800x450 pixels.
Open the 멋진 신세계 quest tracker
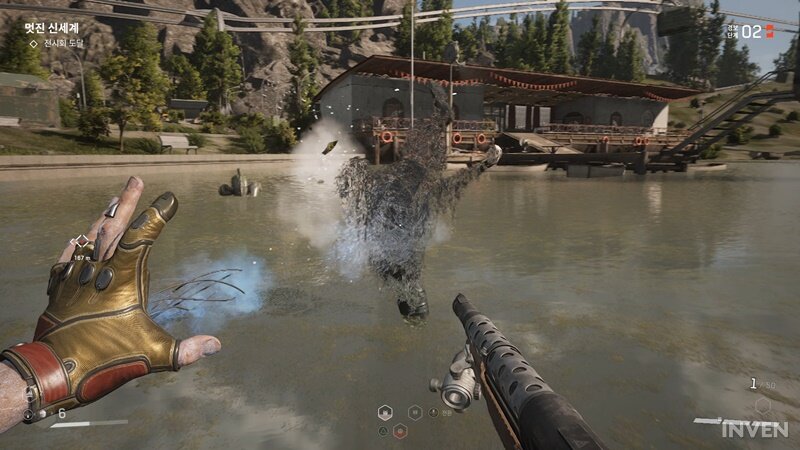click(x=51, y=29)
